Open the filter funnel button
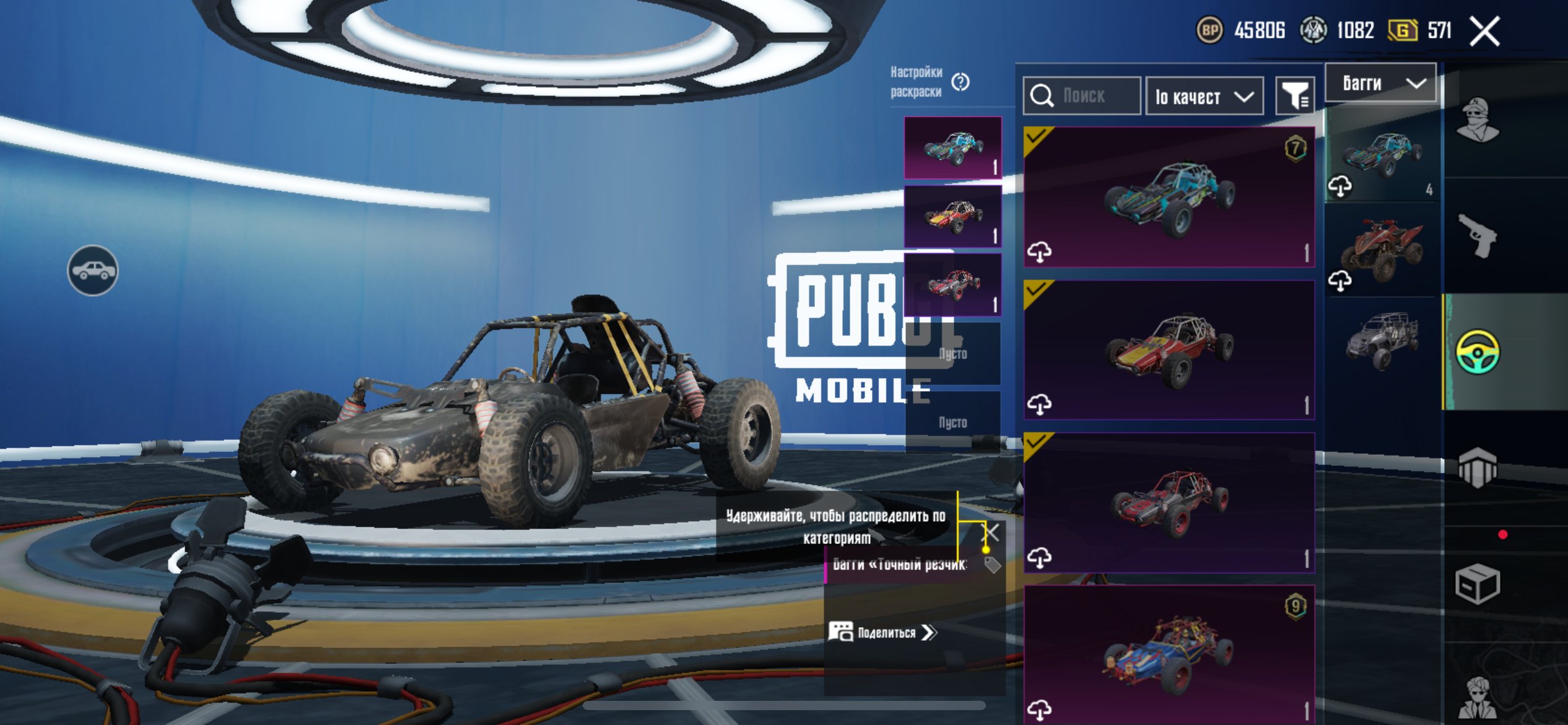 click(1294, 96)
